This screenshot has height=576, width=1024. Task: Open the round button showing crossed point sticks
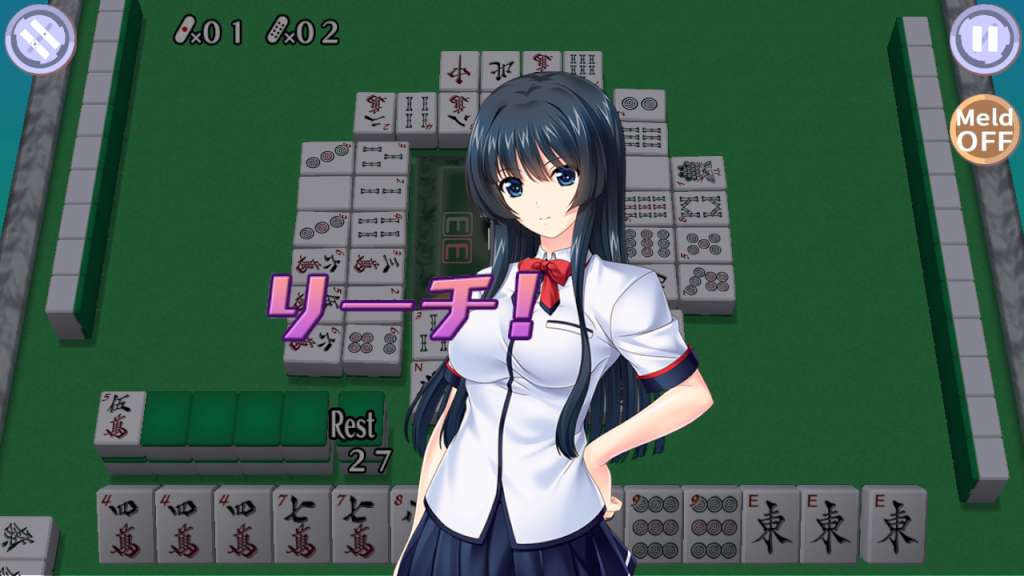pos(40,39)
